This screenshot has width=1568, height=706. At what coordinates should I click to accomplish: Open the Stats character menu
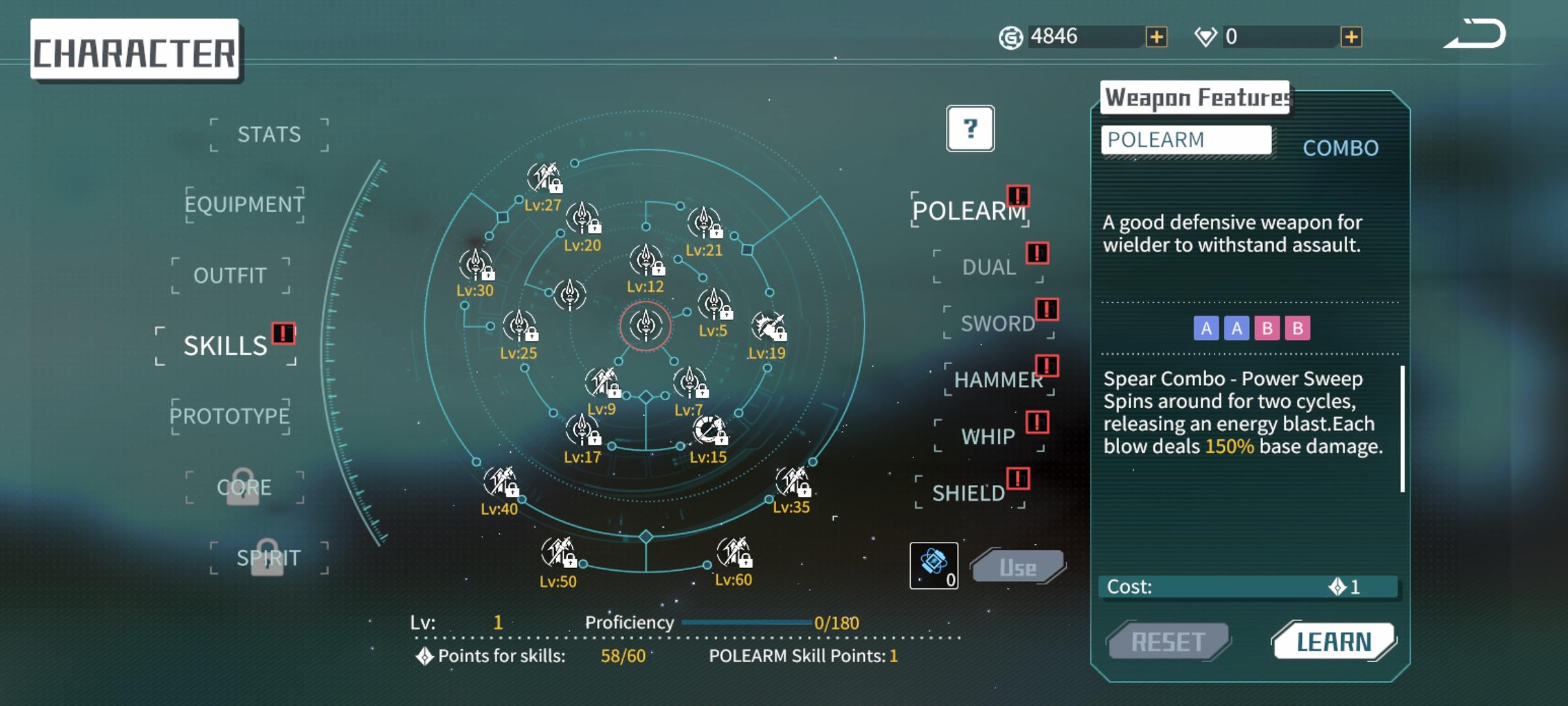coord(269,135)
